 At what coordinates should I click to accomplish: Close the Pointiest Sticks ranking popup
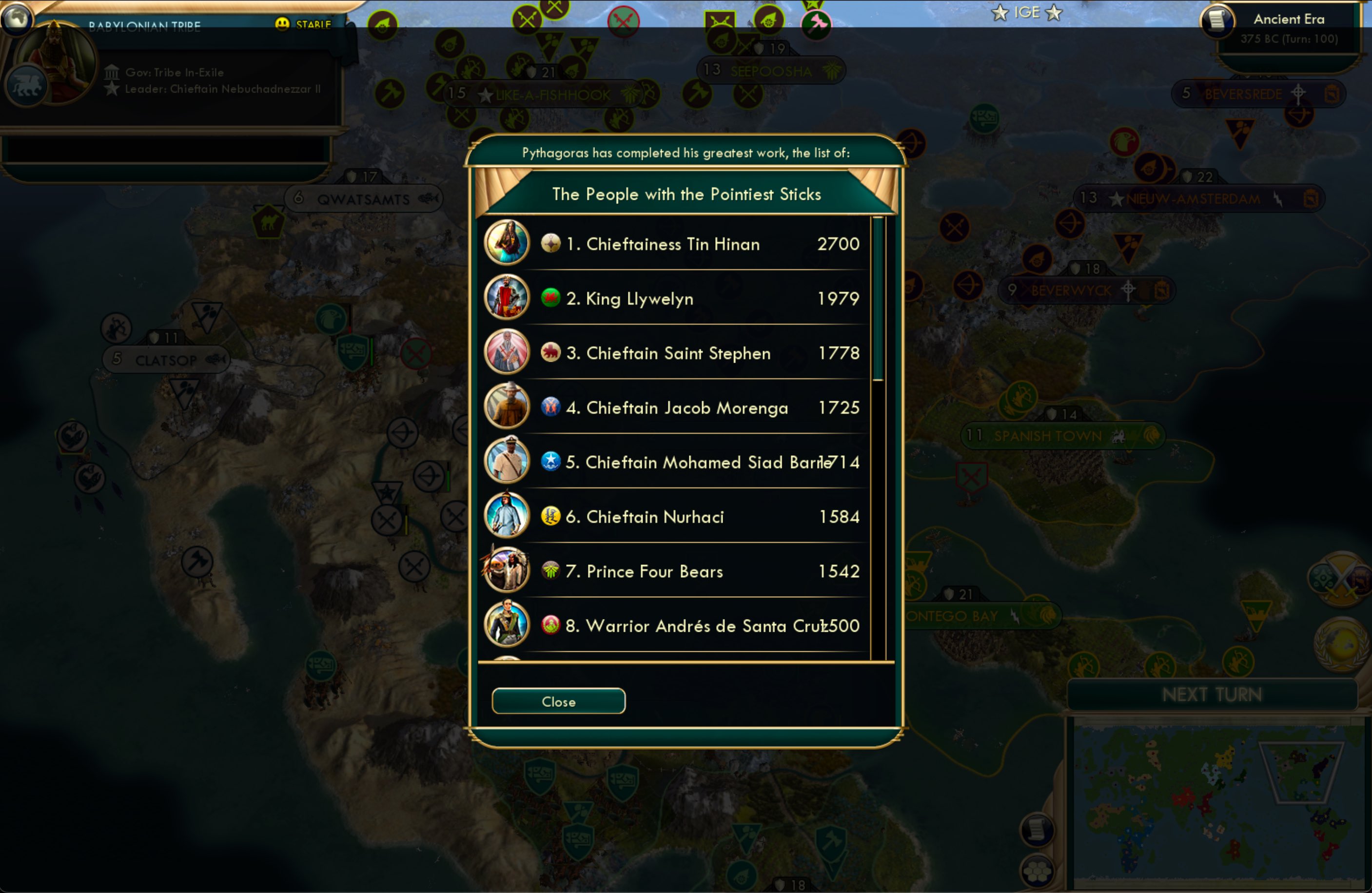(x=558, y=701)
